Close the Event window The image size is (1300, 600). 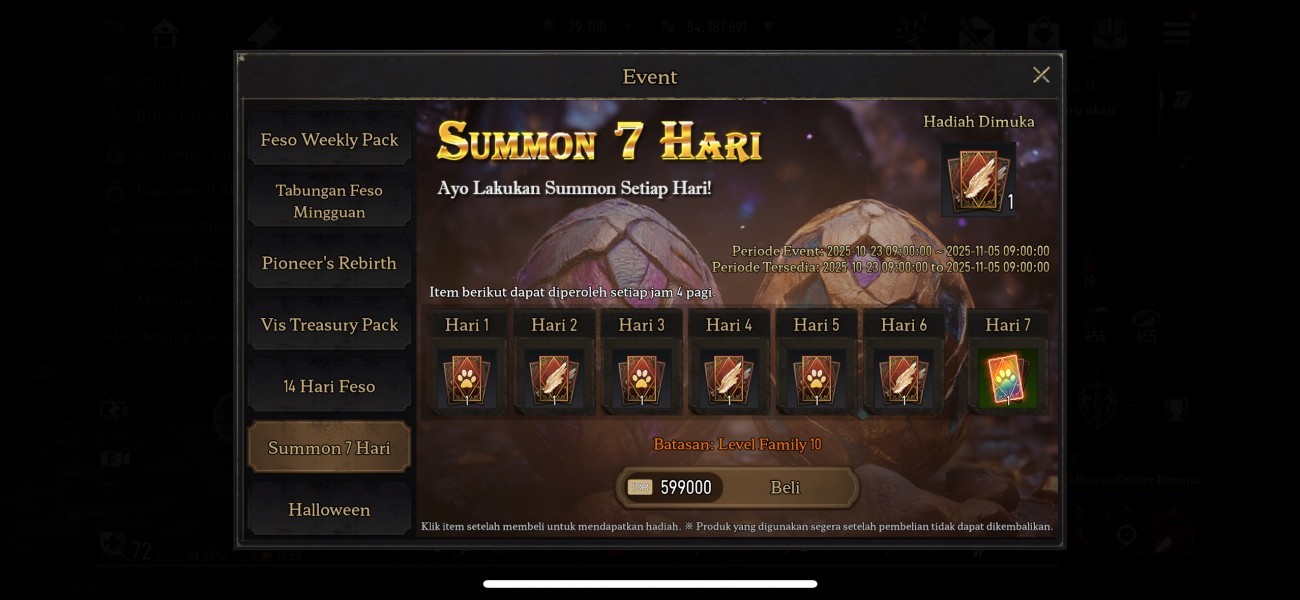(x=1041, y=75)
